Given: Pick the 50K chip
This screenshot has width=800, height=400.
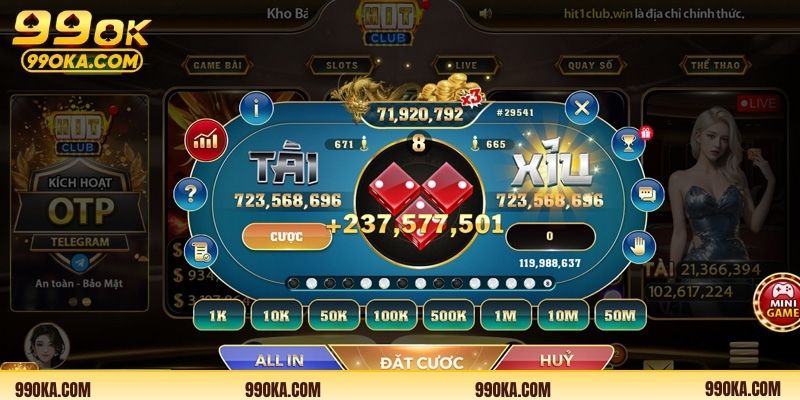Looking at the screenshot, I should pyautogui.click(x=334, y=316).
